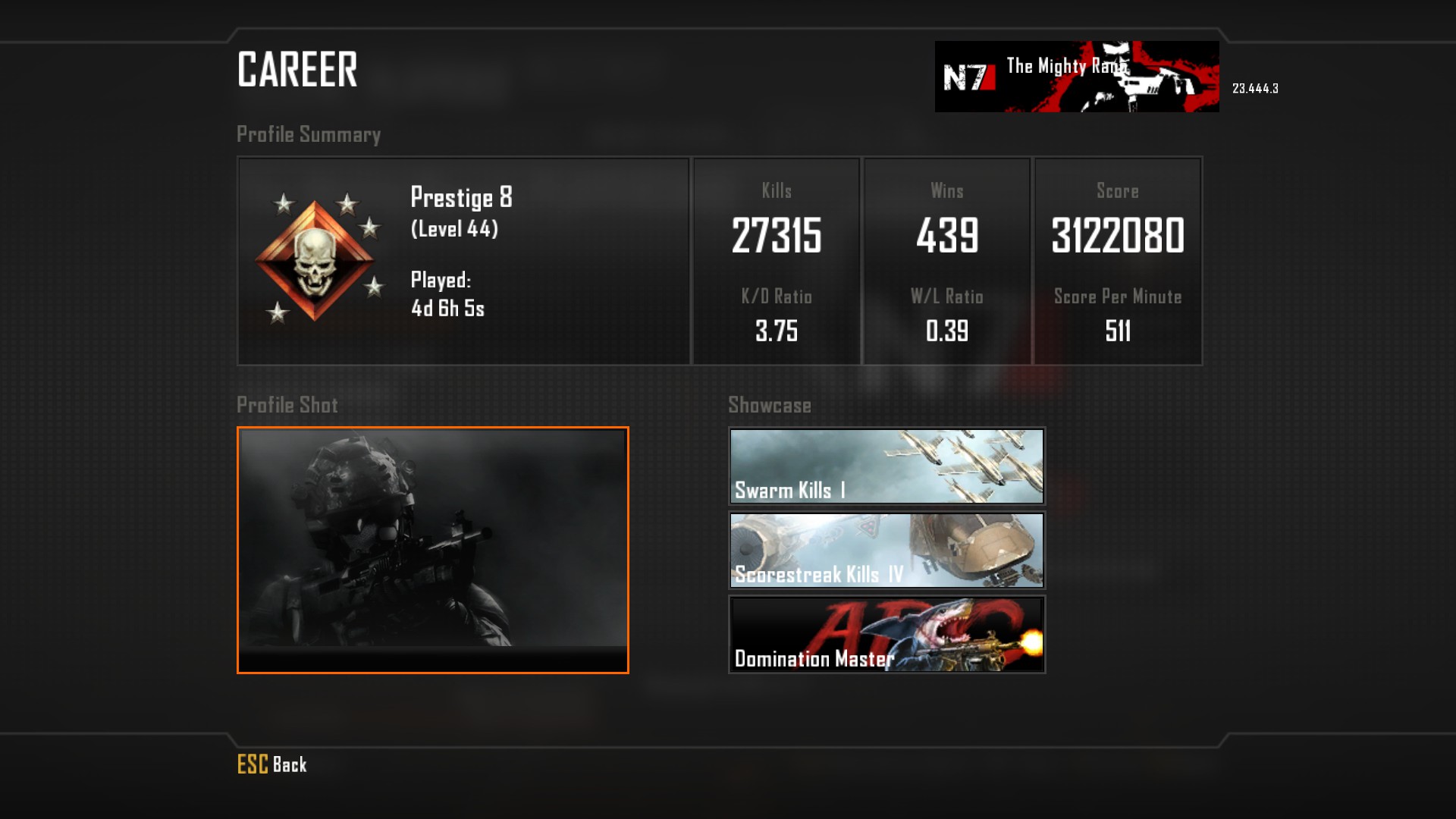
Task: Open the Swarm Kills I showcase card
Action: point(886,466)
